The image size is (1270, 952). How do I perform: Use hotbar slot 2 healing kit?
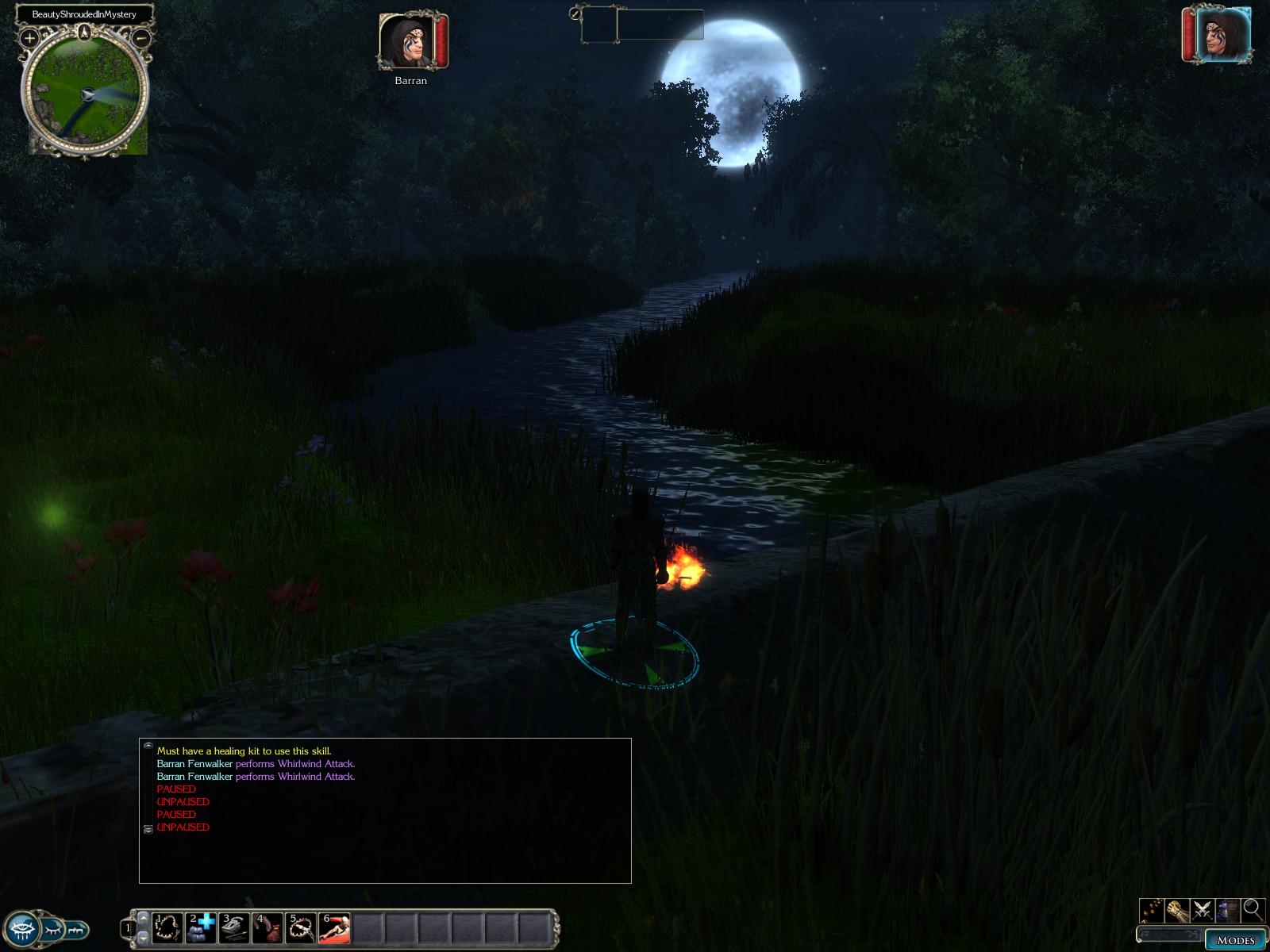201,928
